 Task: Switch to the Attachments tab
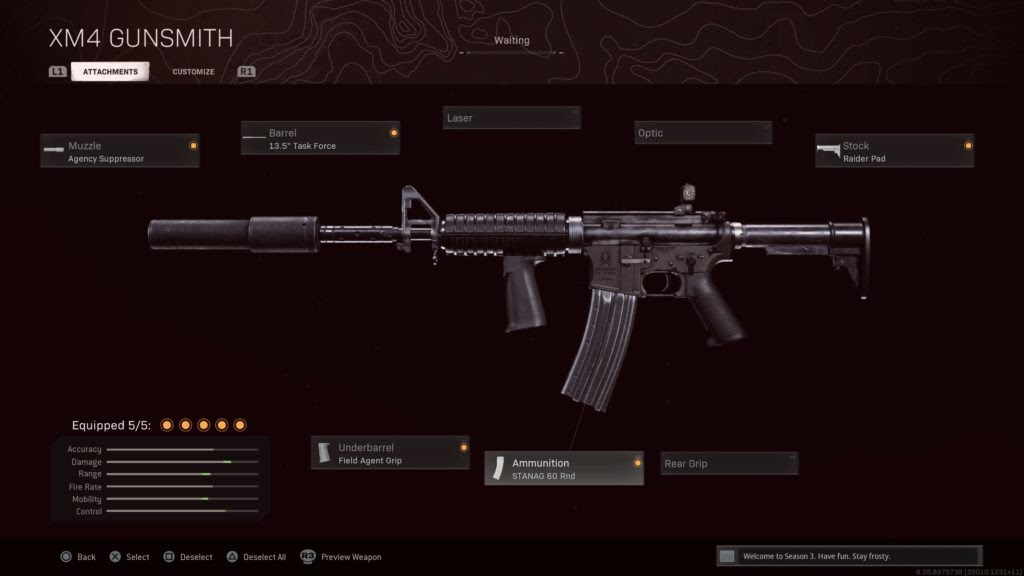tap(110, 72)
